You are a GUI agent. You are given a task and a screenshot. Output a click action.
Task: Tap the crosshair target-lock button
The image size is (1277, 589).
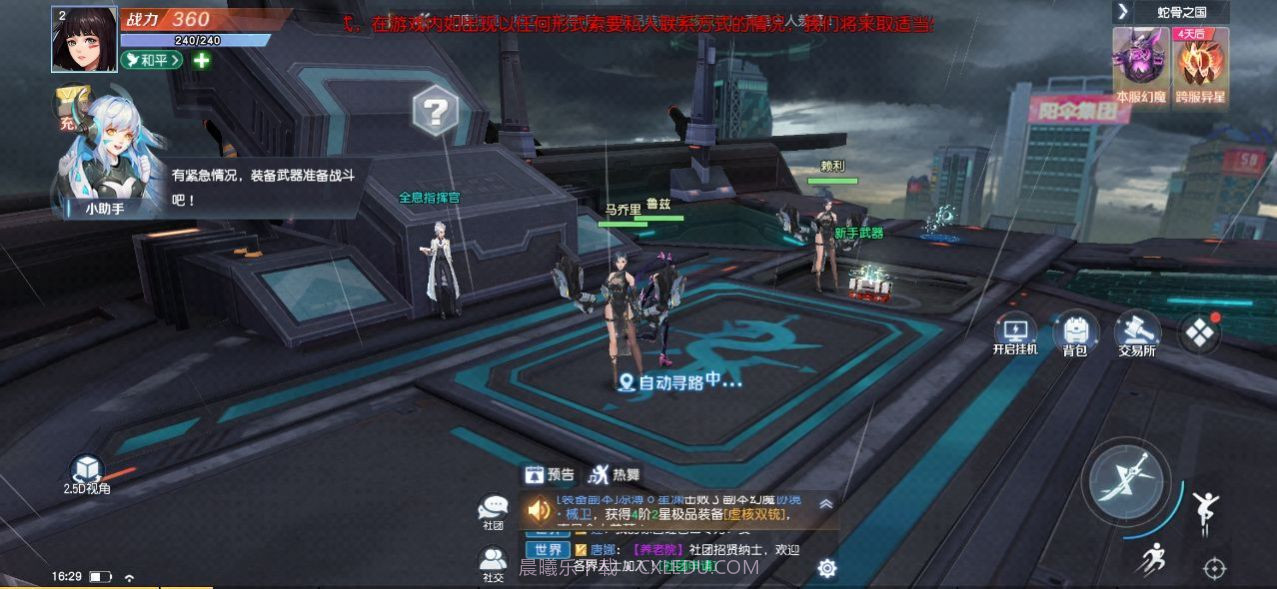[1214, 568]
